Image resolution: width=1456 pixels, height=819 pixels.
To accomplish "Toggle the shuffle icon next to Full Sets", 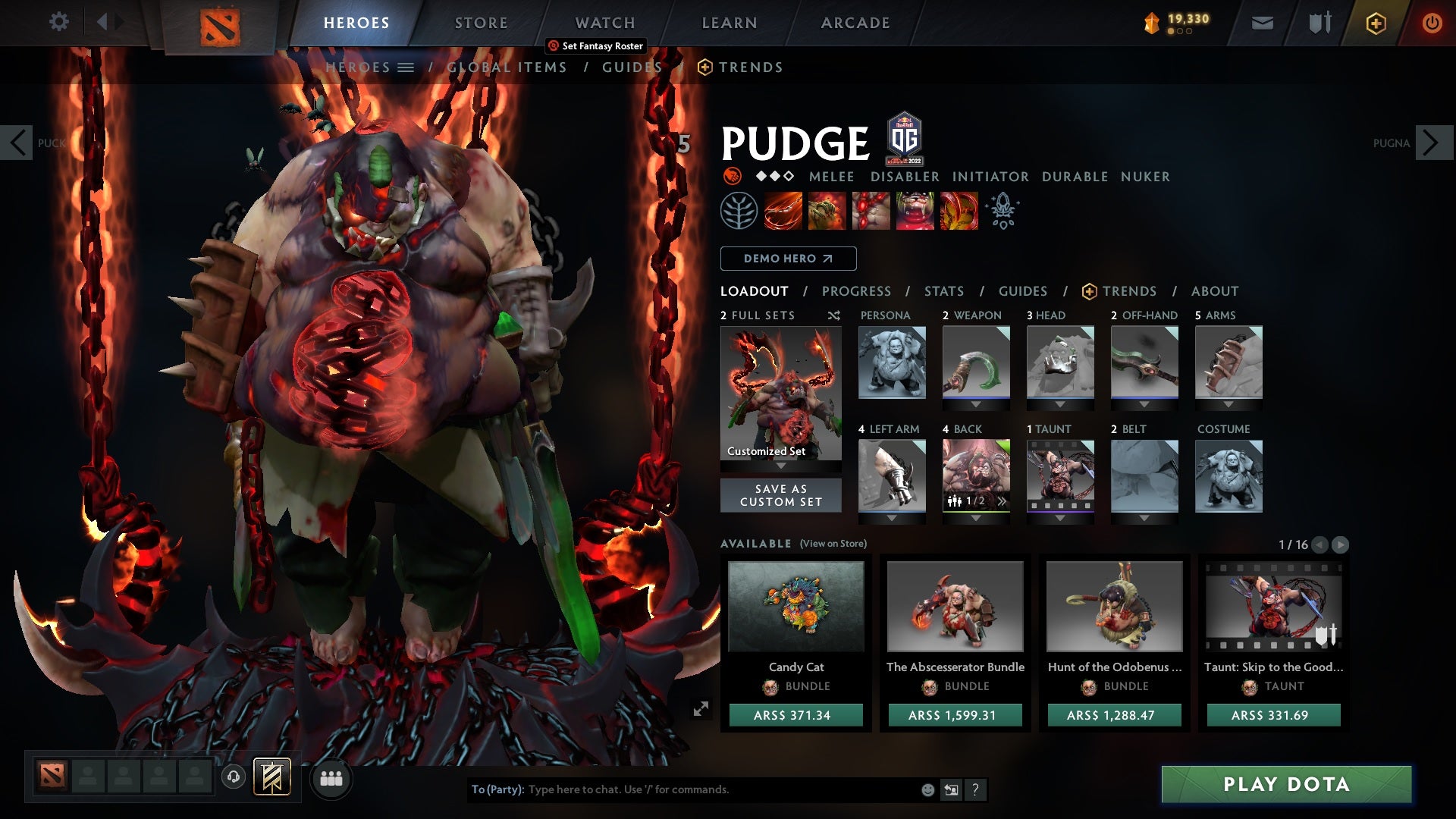I will coord(833,315).
